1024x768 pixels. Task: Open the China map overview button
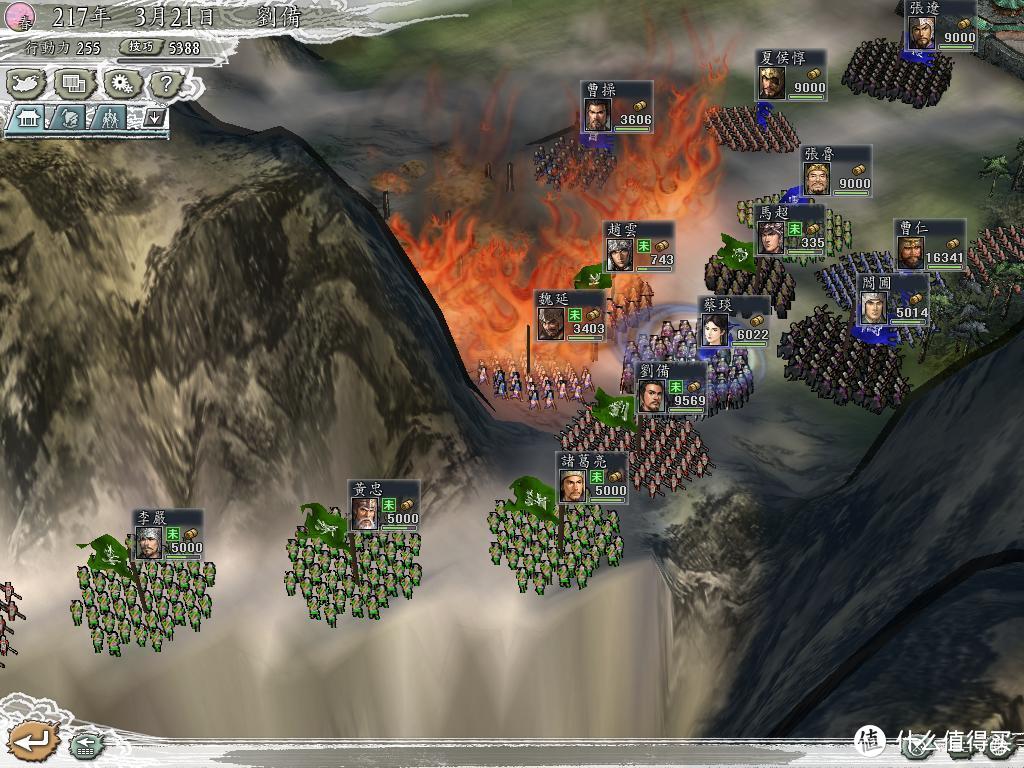click(x=27, y=83)
